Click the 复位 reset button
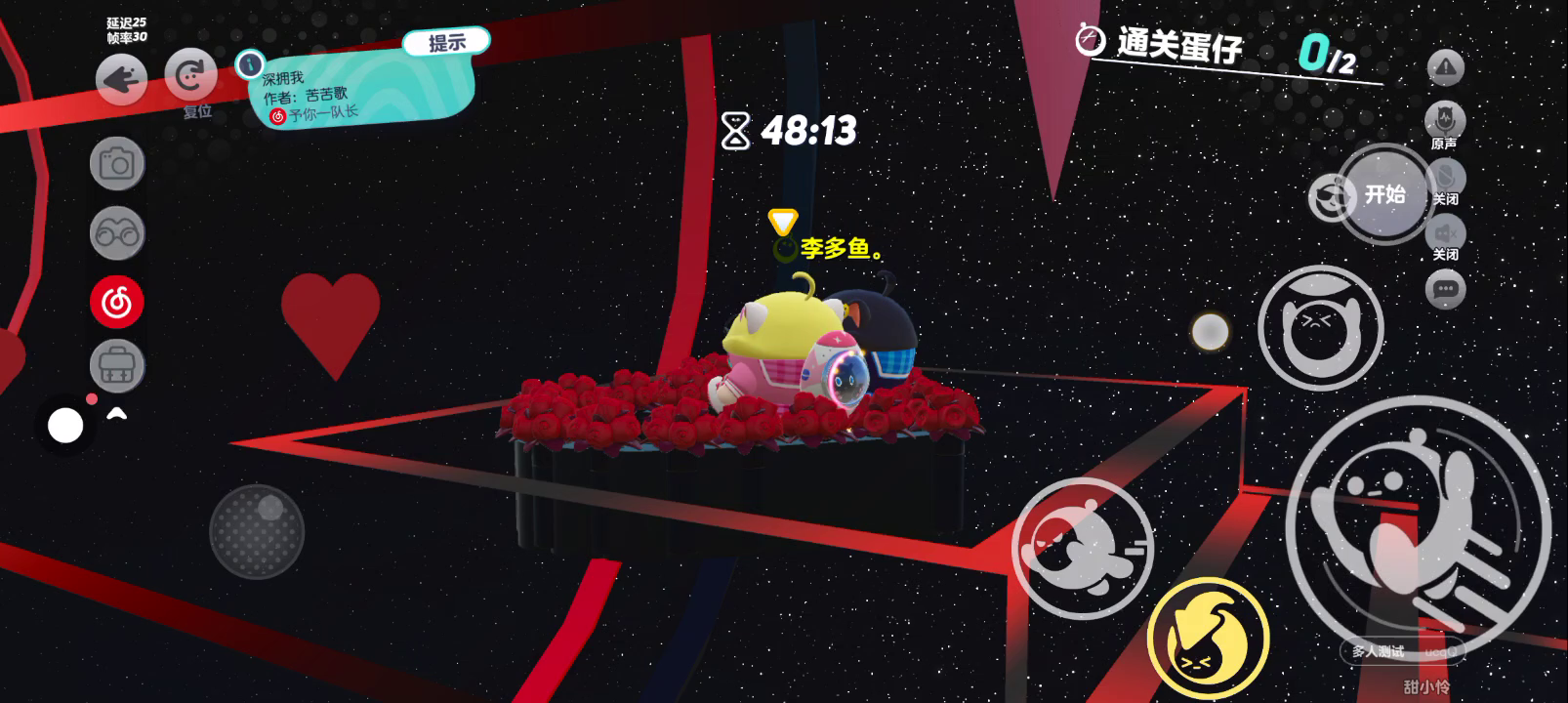Image resolution: width=1568 pixels, height=703 pixels. (191, 76)
